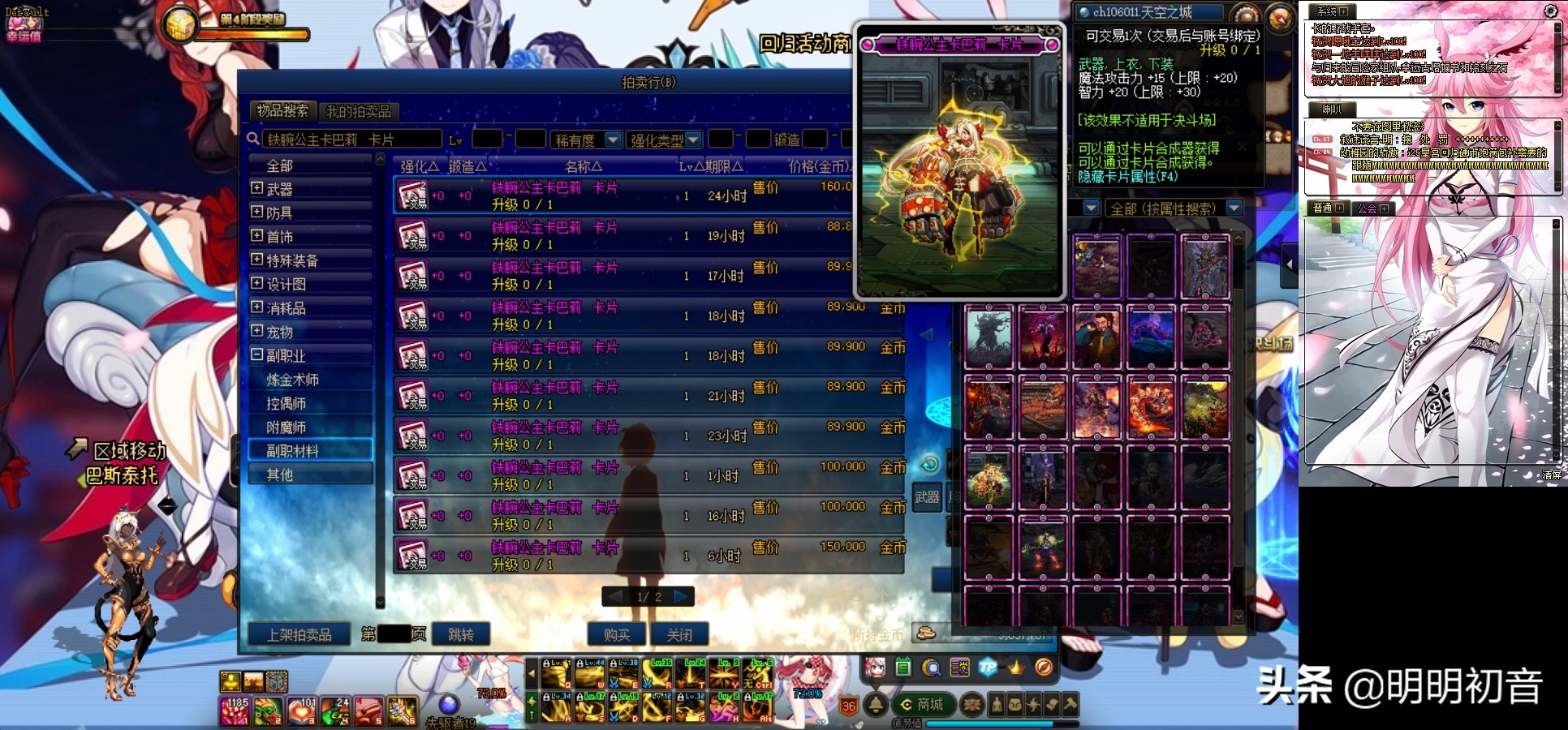Click the bell notification icon
Viewport: 1568px width, 730px height.
pos(875,706)
